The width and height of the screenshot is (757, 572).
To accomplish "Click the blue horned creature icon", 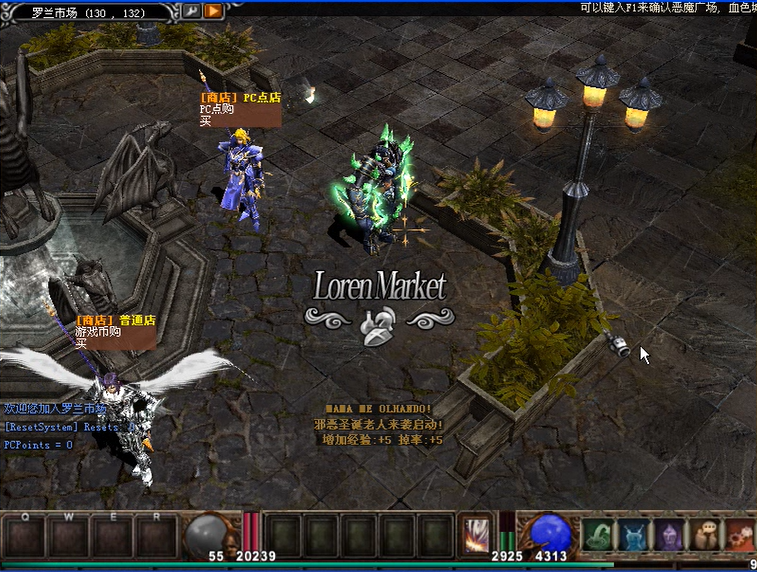I will point(634,535).
